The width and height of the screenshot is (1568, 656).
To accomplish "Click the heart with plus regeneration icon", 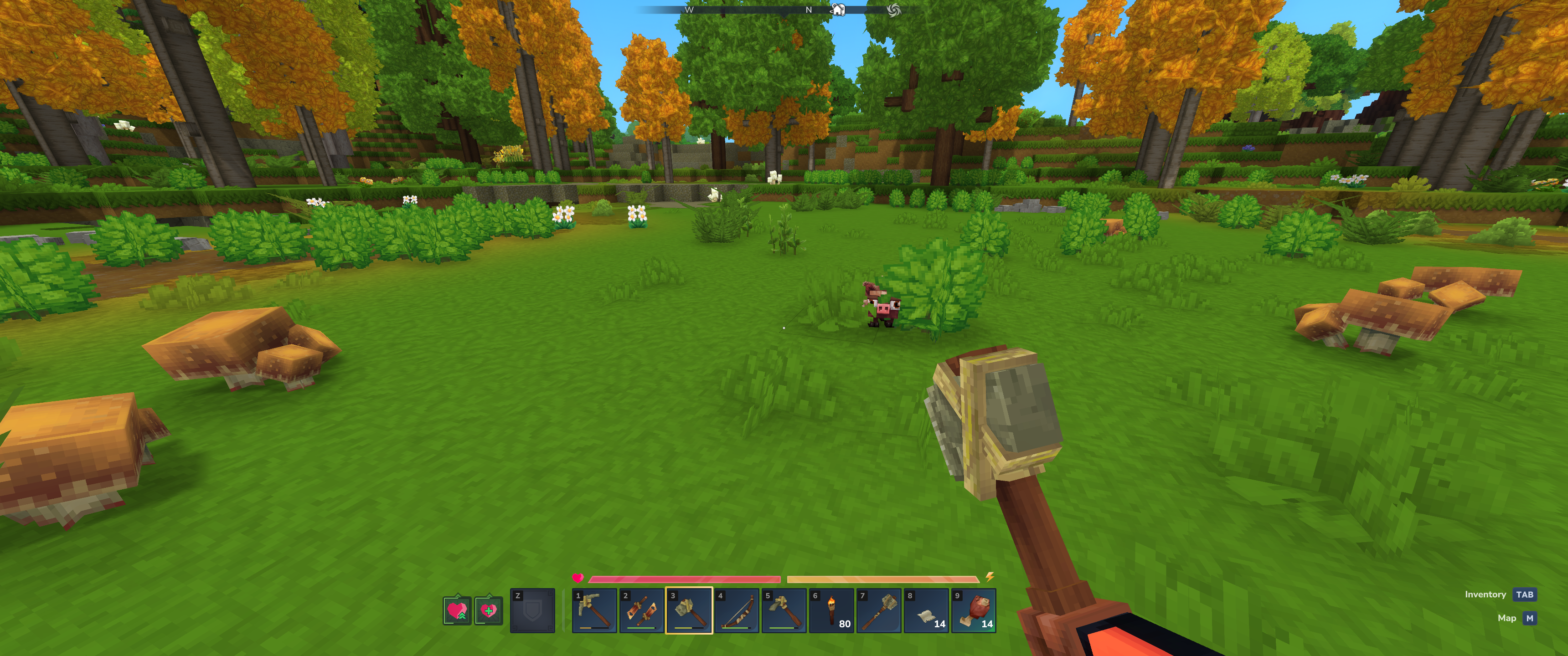I will pos(489,610).
